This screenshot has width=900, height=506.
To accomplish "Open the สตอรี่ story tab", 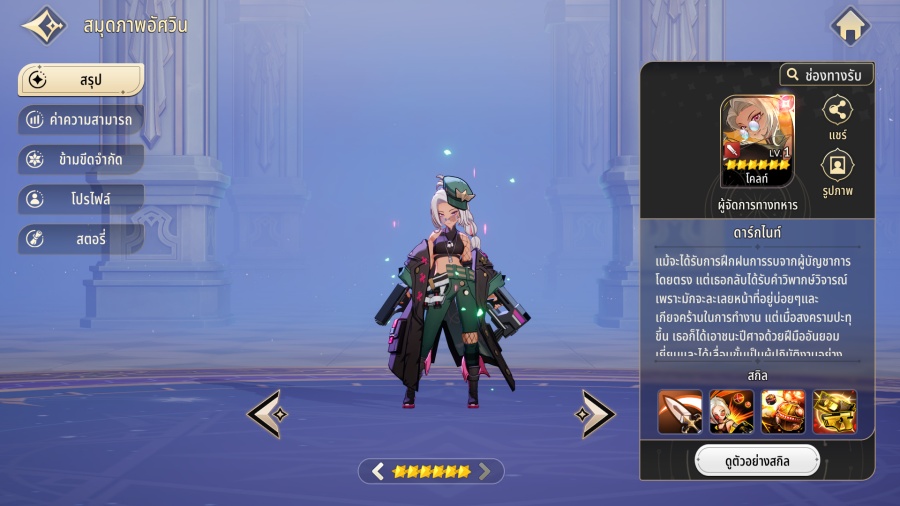I will tap(81, 239).
